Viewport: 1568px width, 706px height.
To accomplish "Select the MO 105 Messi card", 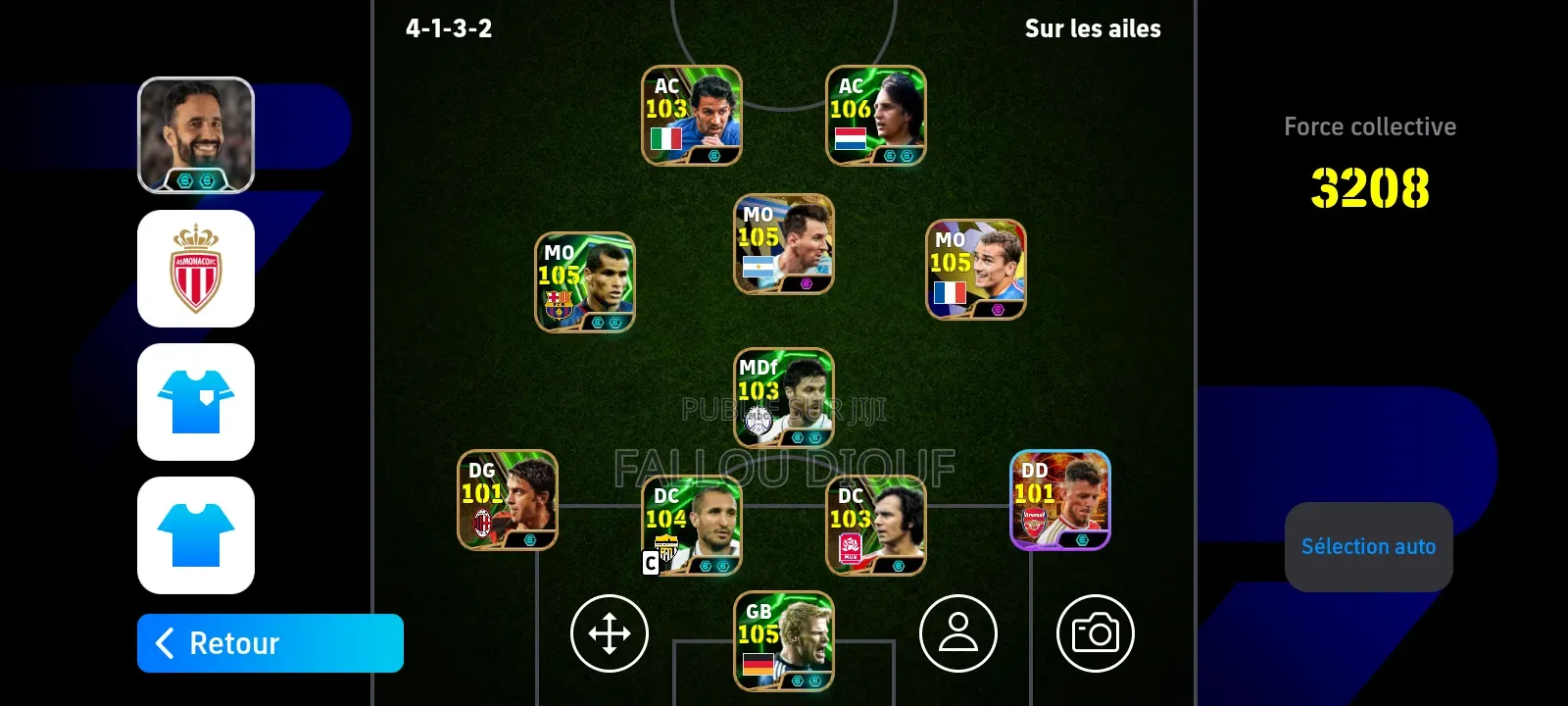I will pyautogui.click(x=784, y=245).
